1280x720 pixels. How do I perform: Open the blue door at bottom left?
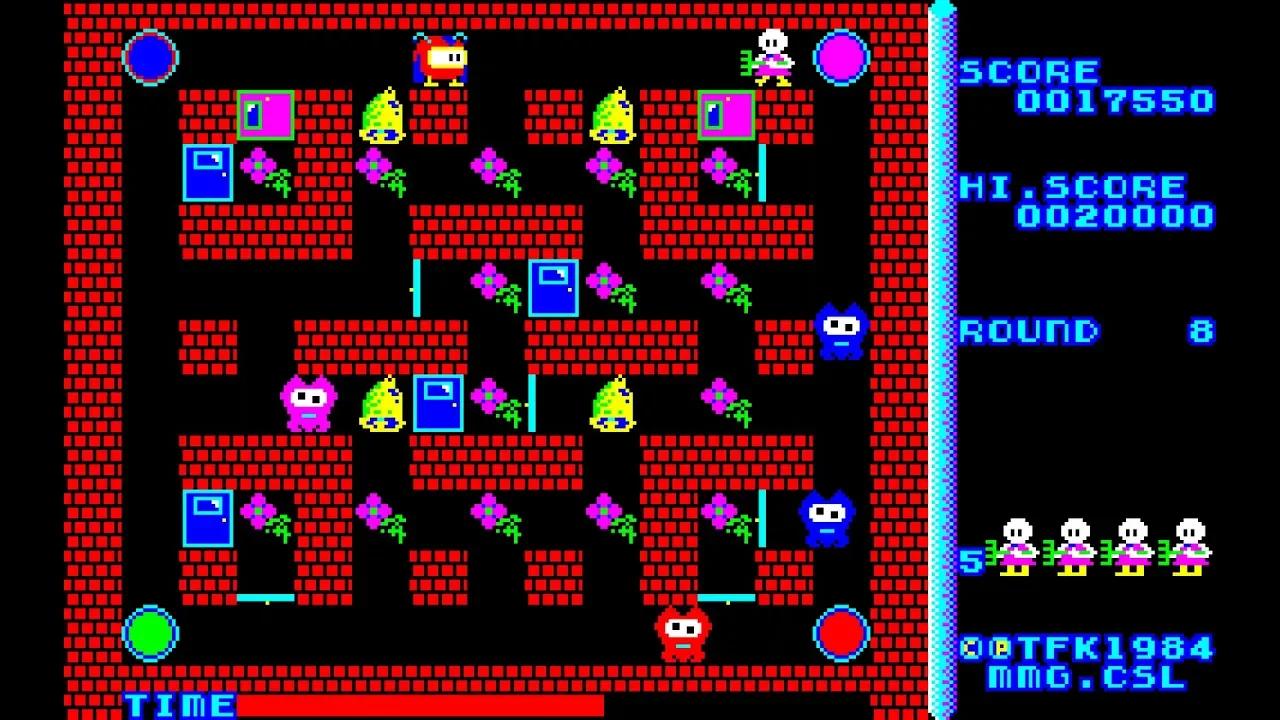click(x=207, y=515)
